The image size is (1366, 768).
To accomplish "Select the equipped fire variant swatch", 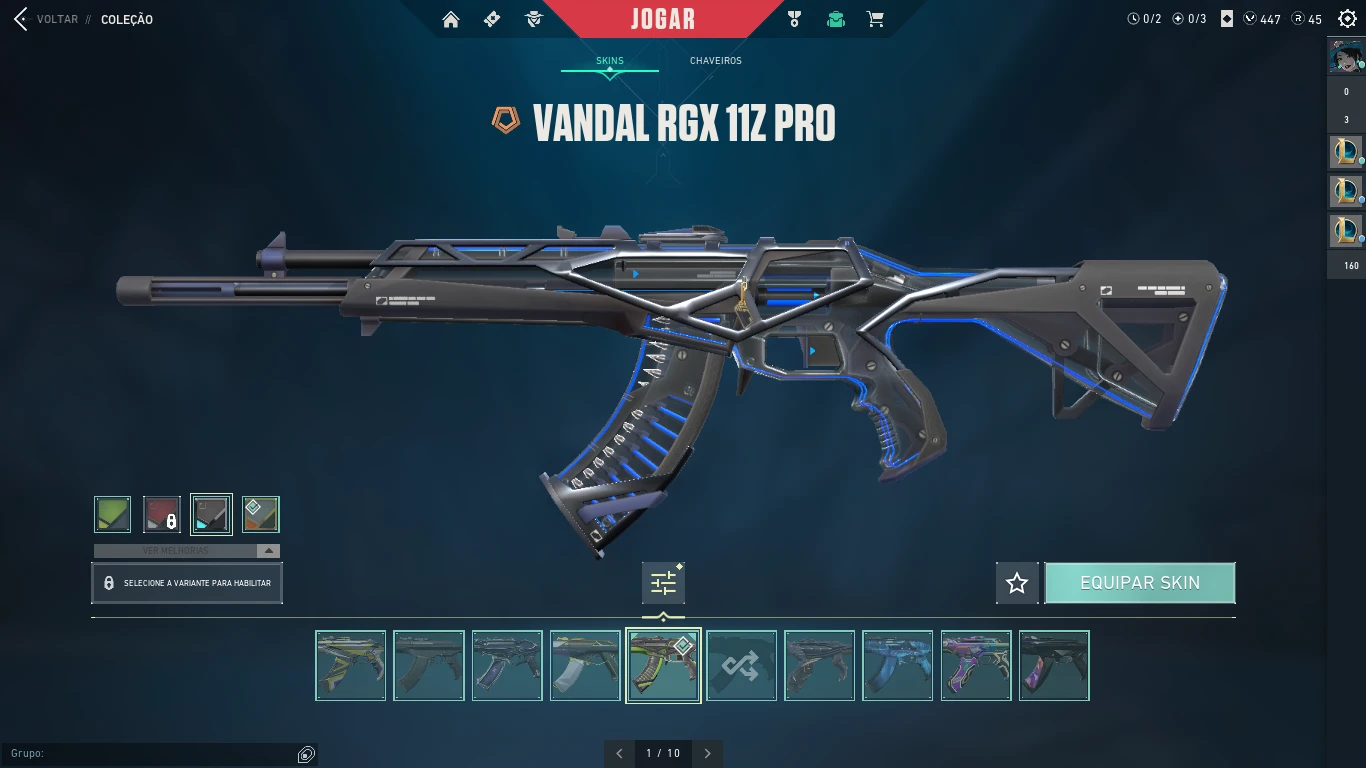I will [x=261, y=513].
